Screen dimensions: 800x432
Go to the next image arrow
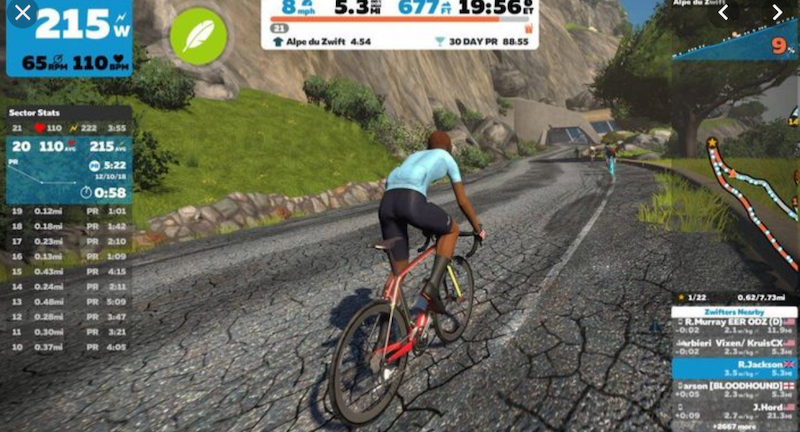(x=778, y=13)
